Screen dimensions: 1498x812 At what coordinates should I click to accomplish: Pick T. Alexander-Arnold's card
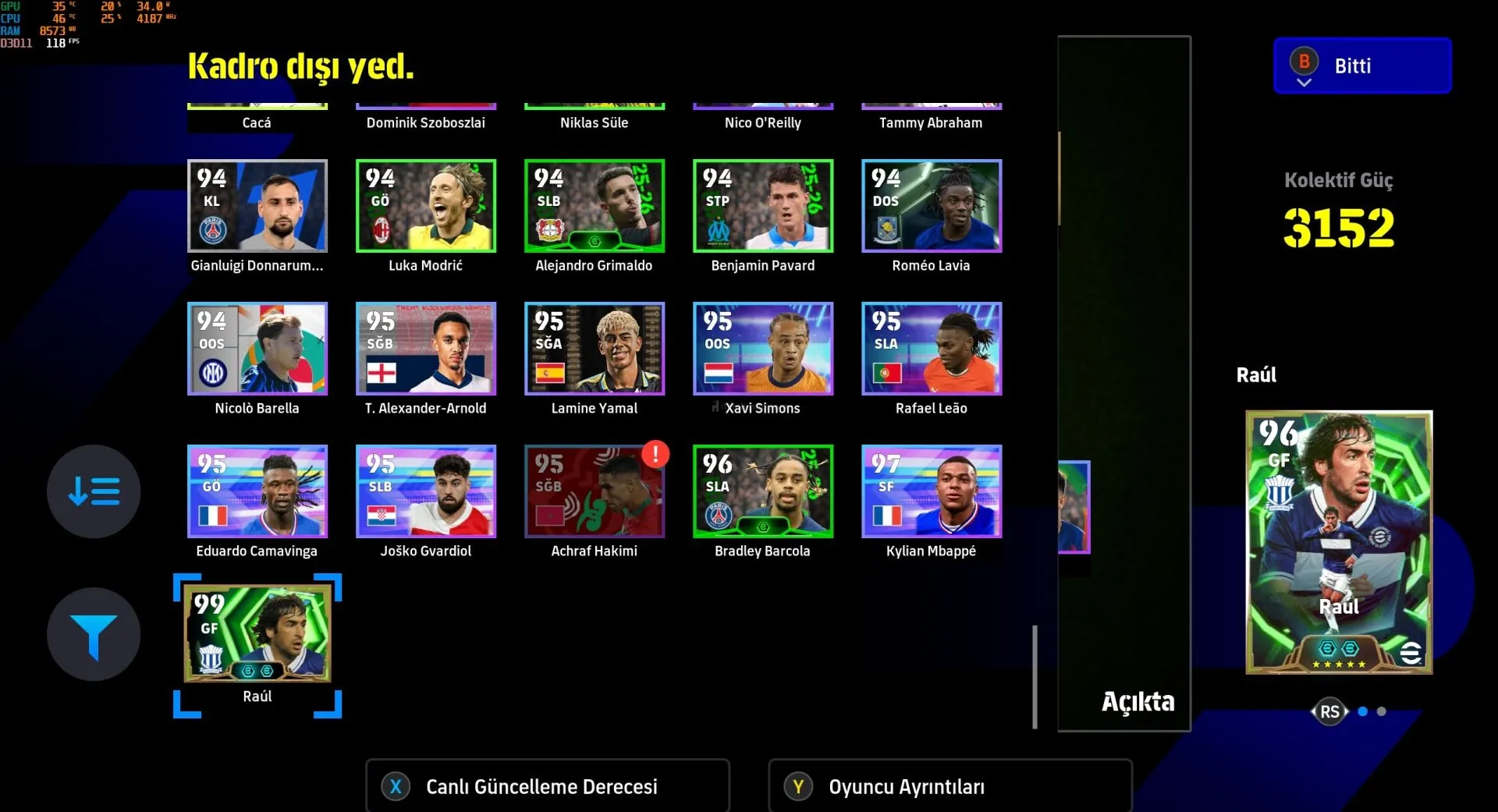point(425,349)
